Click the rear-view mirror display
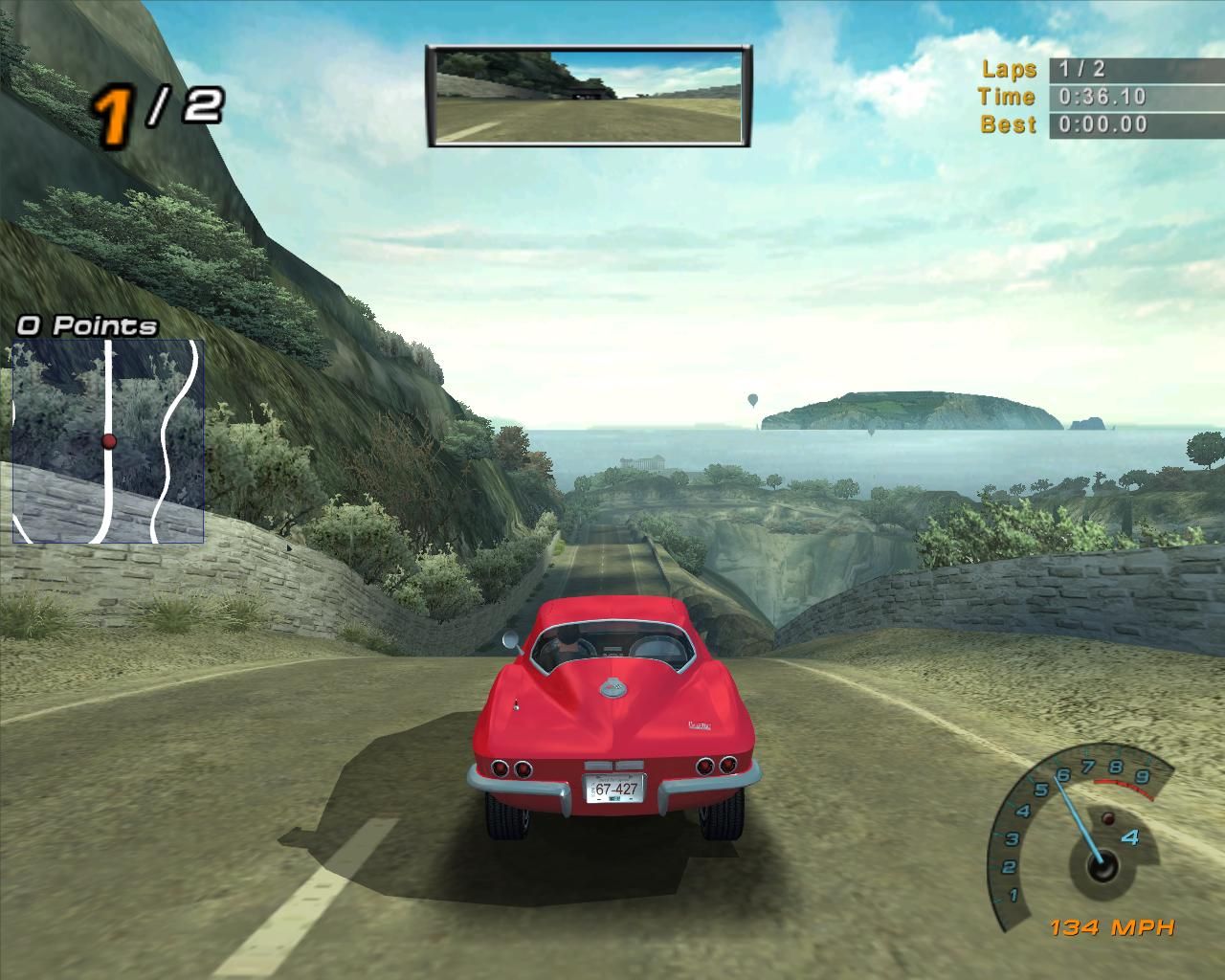1225x980 pixels. (589, 96)
